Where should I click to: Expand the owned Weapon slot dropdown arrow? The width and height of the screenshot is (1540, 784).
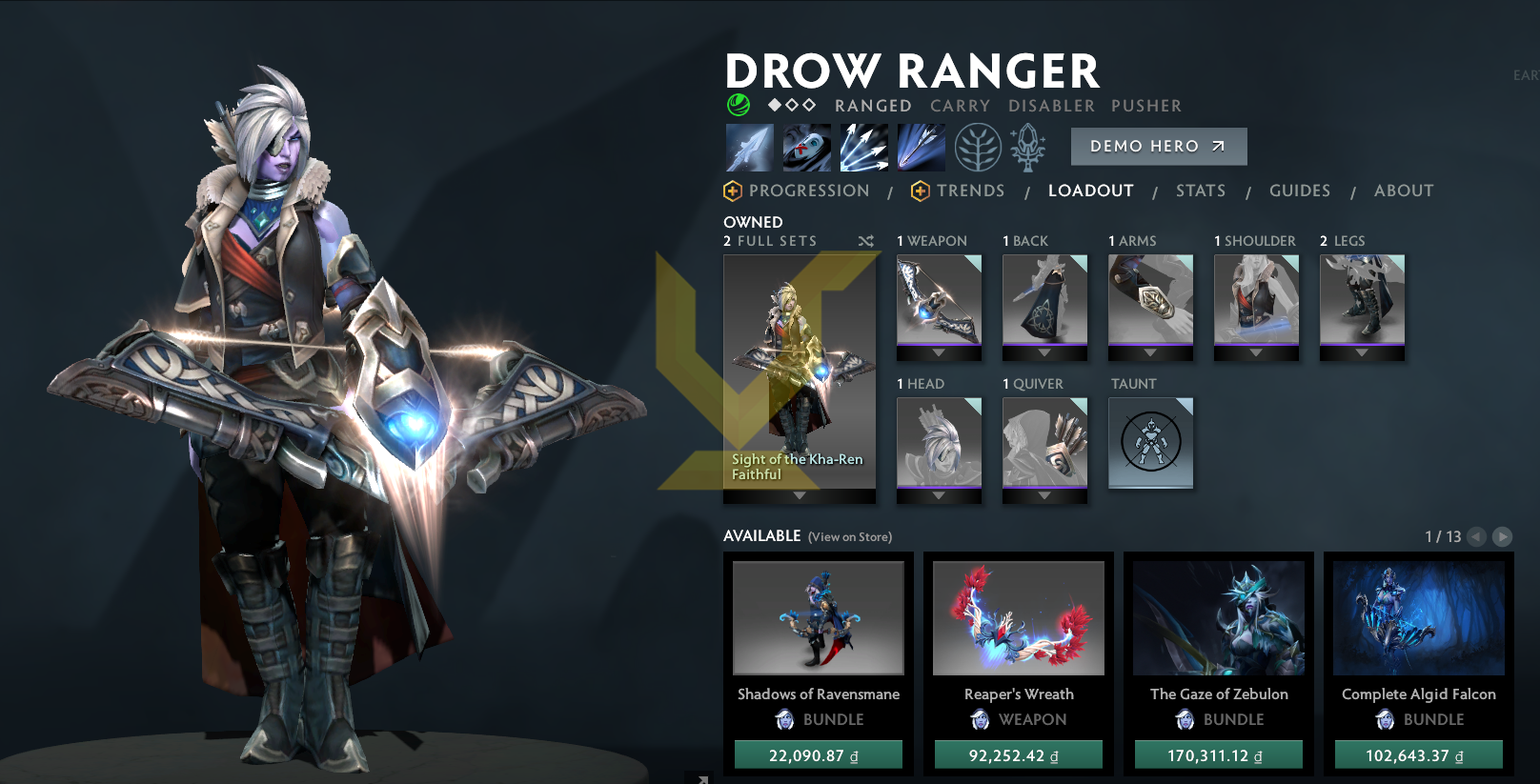point(939,353)
